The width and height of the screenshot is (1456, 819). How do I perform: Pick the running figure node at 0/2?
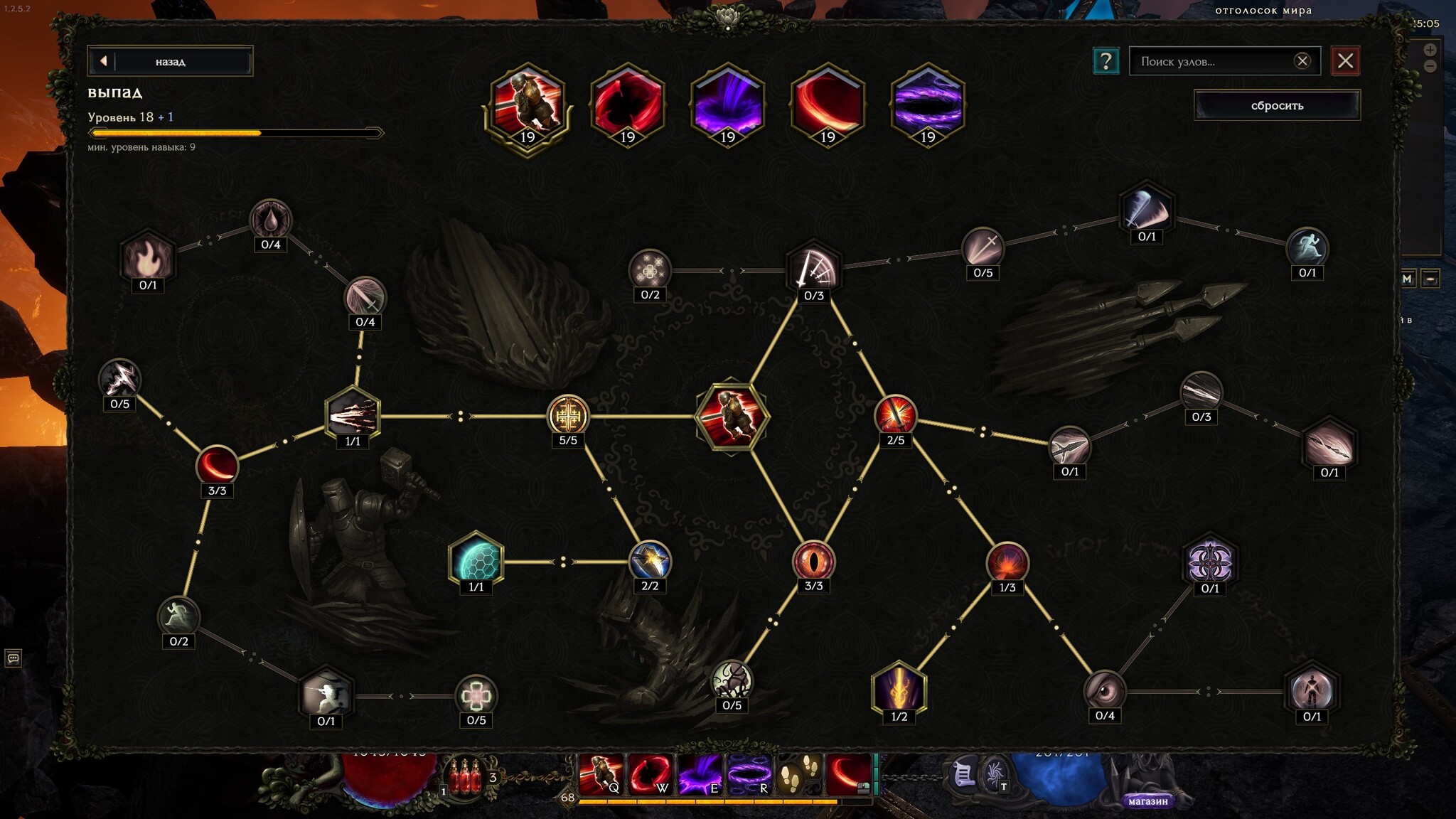(178, 616)
